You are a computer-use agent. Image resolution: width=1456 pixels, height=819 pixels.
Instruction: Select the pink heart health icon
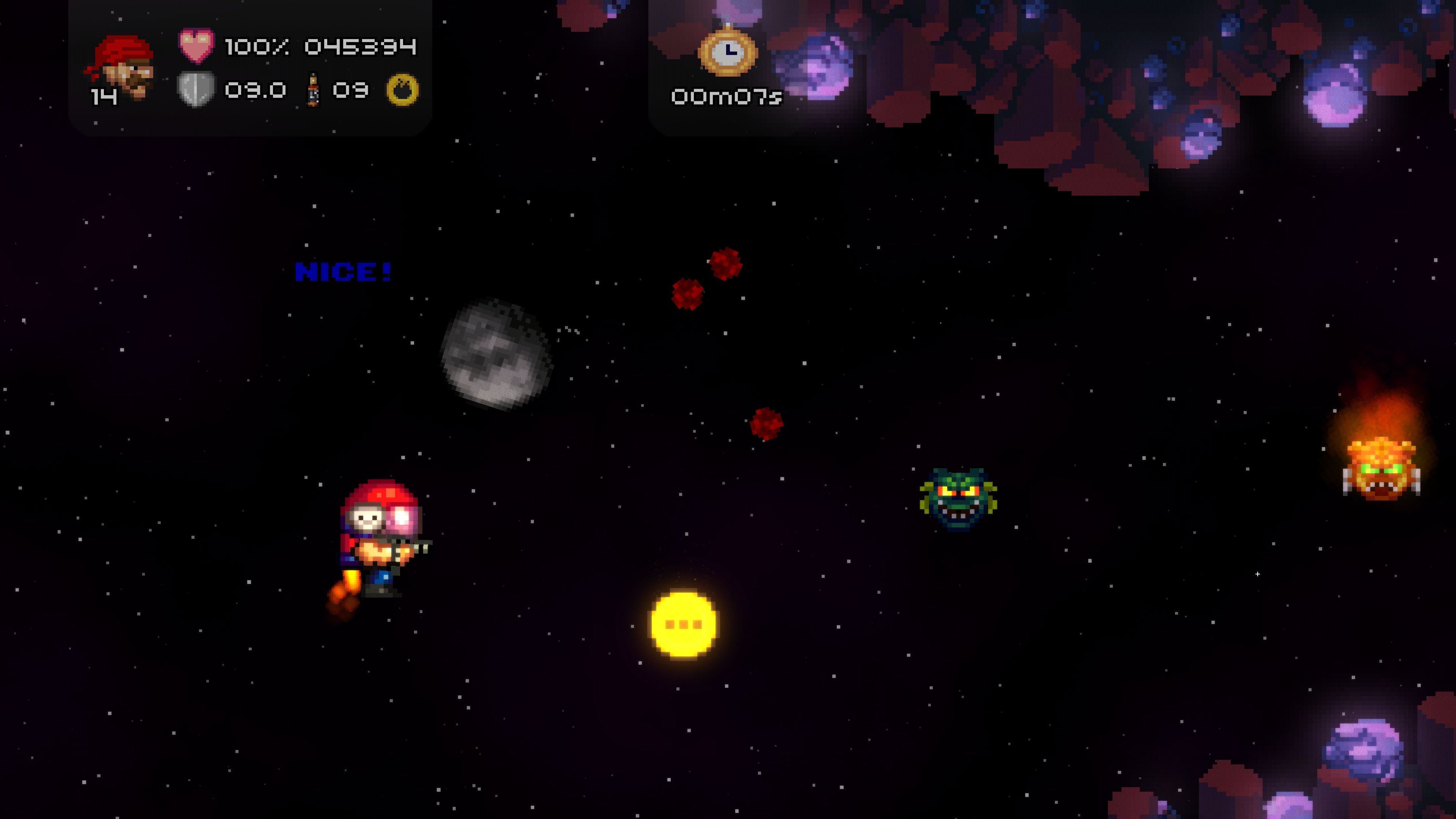(x=196, y=45)
